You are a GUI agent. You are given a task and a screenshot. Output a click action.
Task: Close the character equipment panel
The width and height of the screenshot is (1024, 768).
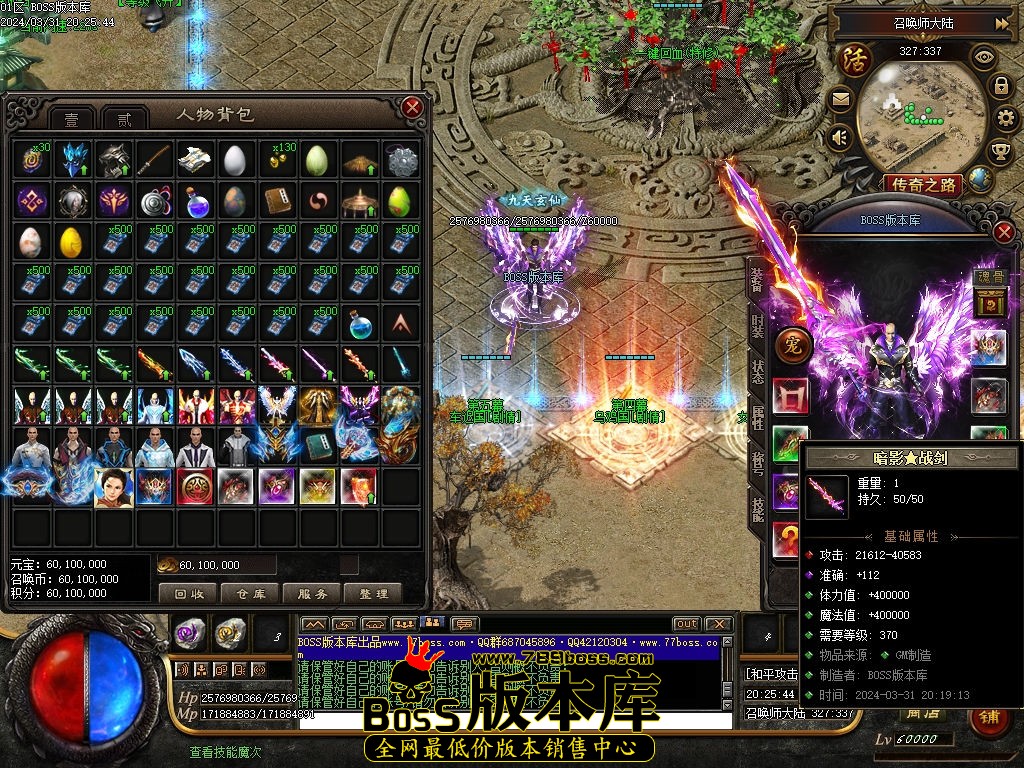coord(1005,233)
